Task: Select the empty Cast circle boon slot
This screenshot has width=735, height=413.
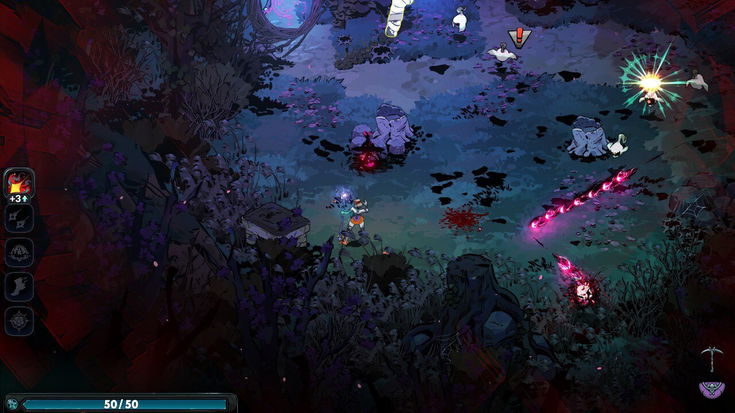Action: click(19, 252)
